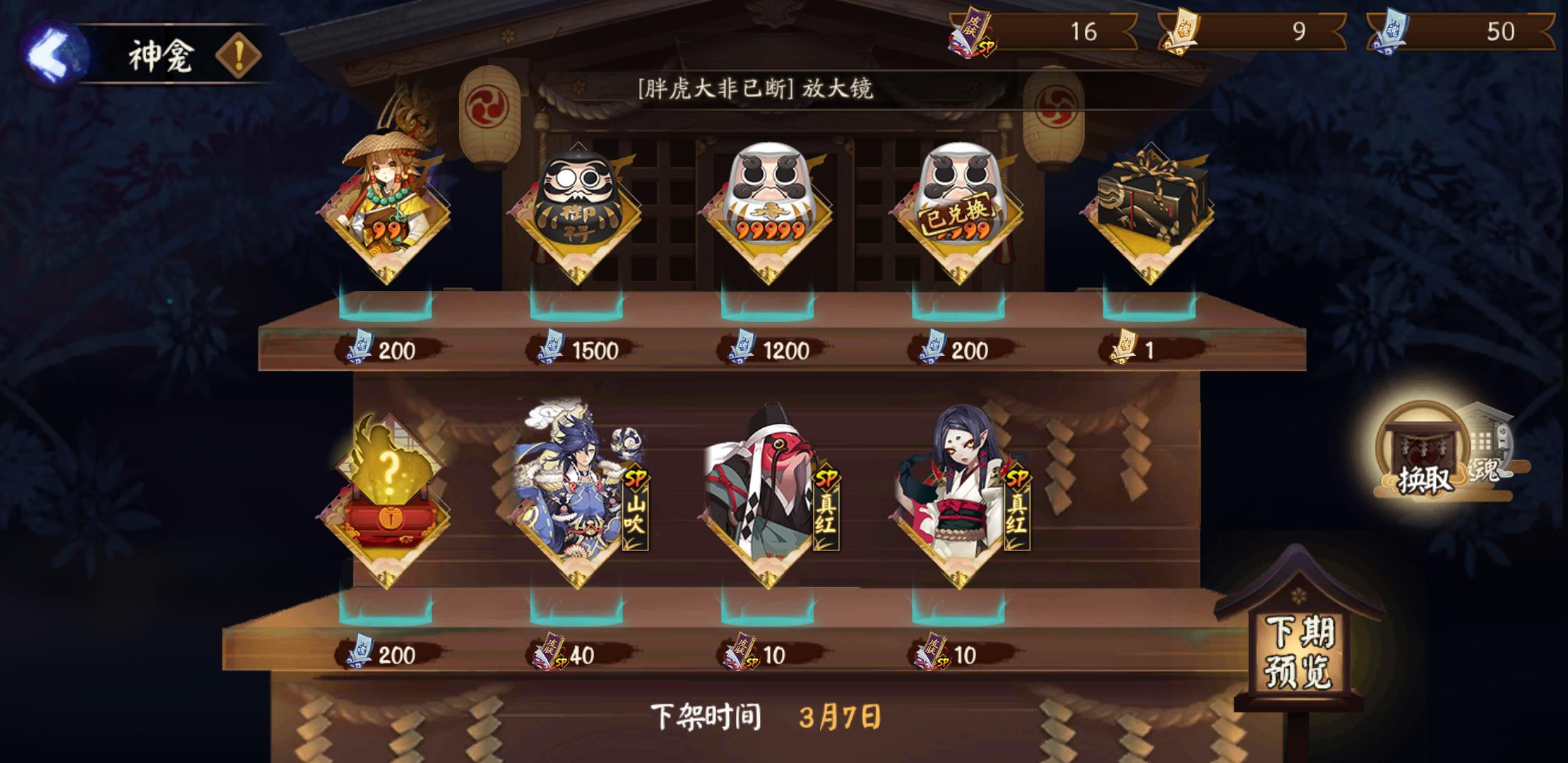Select the straw-hat character card priced 200
Image resolution: width=1568 pixels, height=763 pixels.
tap(385, 205)
